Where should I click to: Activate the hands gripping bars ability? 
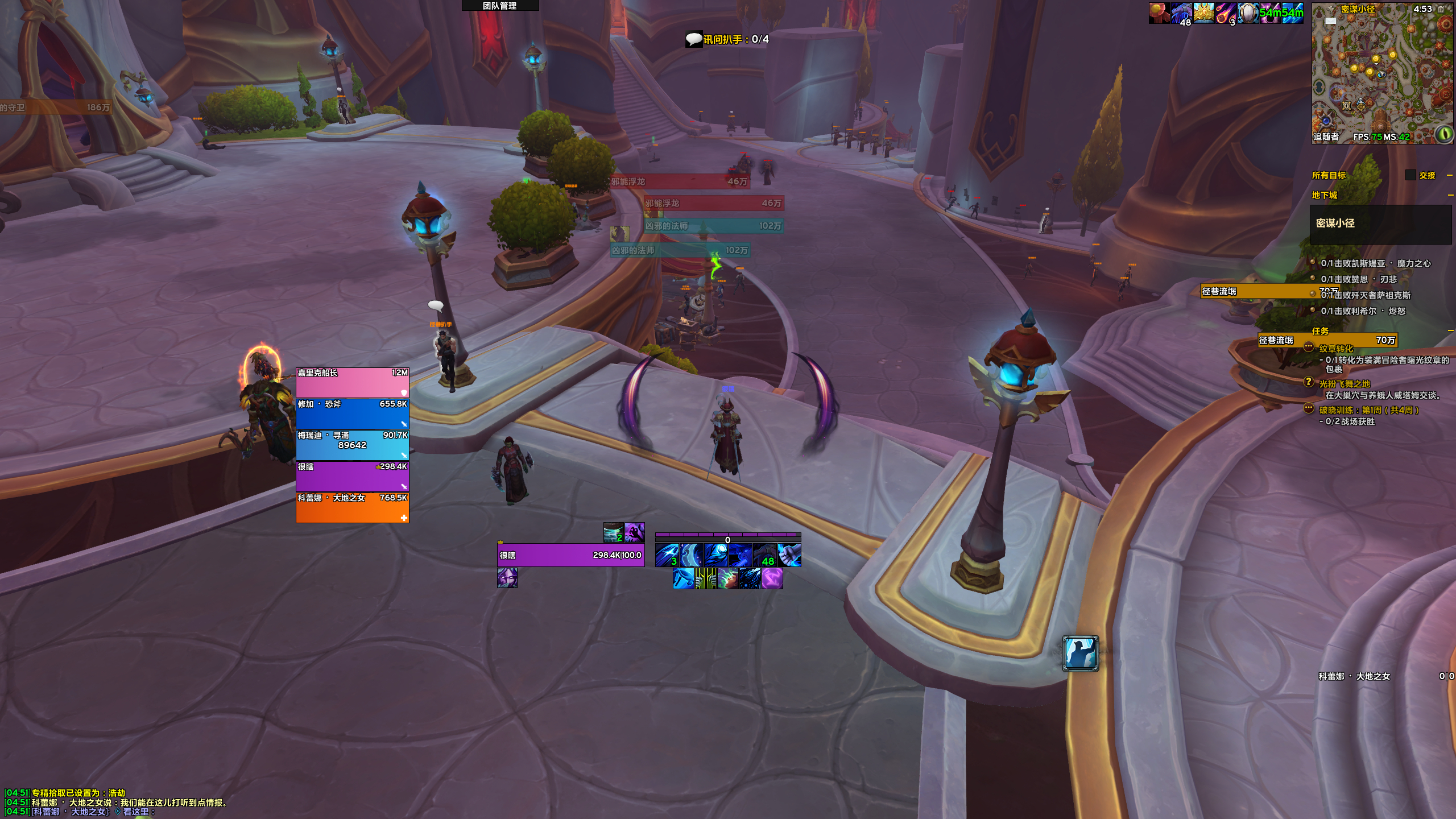705,579
